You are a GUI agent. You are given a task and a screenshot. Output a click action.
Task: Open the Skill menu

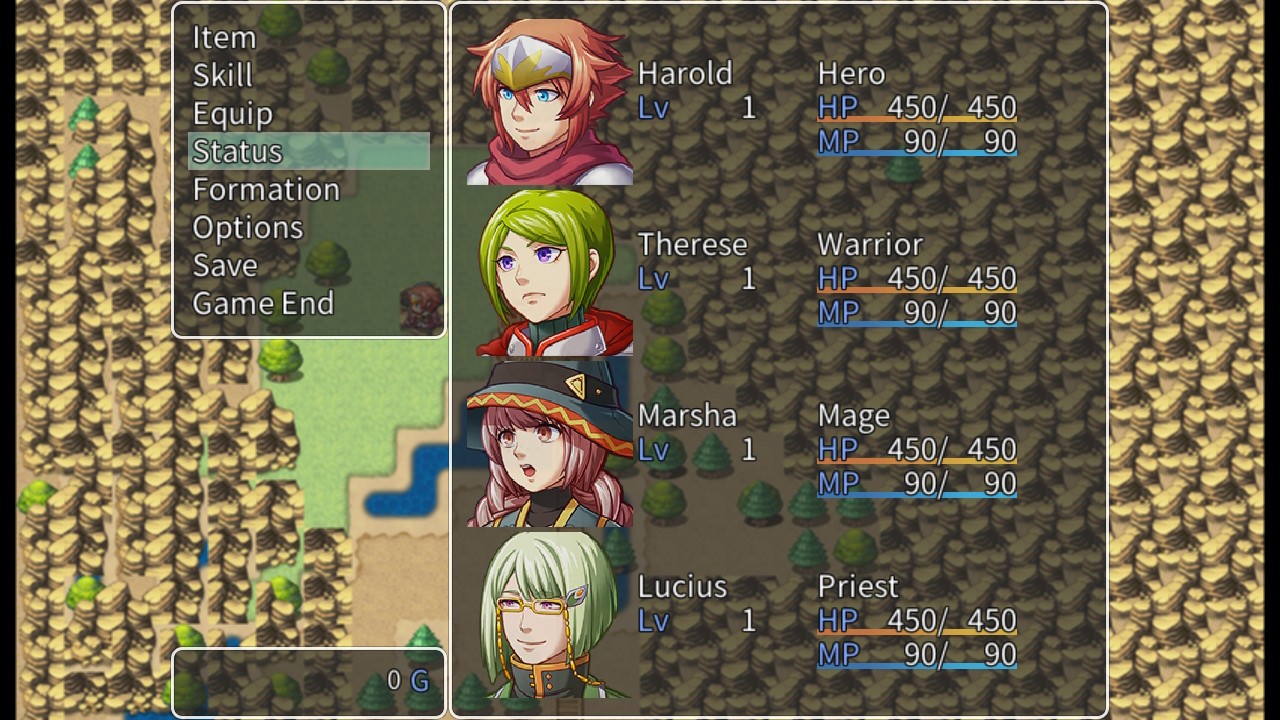pos(222,75)
